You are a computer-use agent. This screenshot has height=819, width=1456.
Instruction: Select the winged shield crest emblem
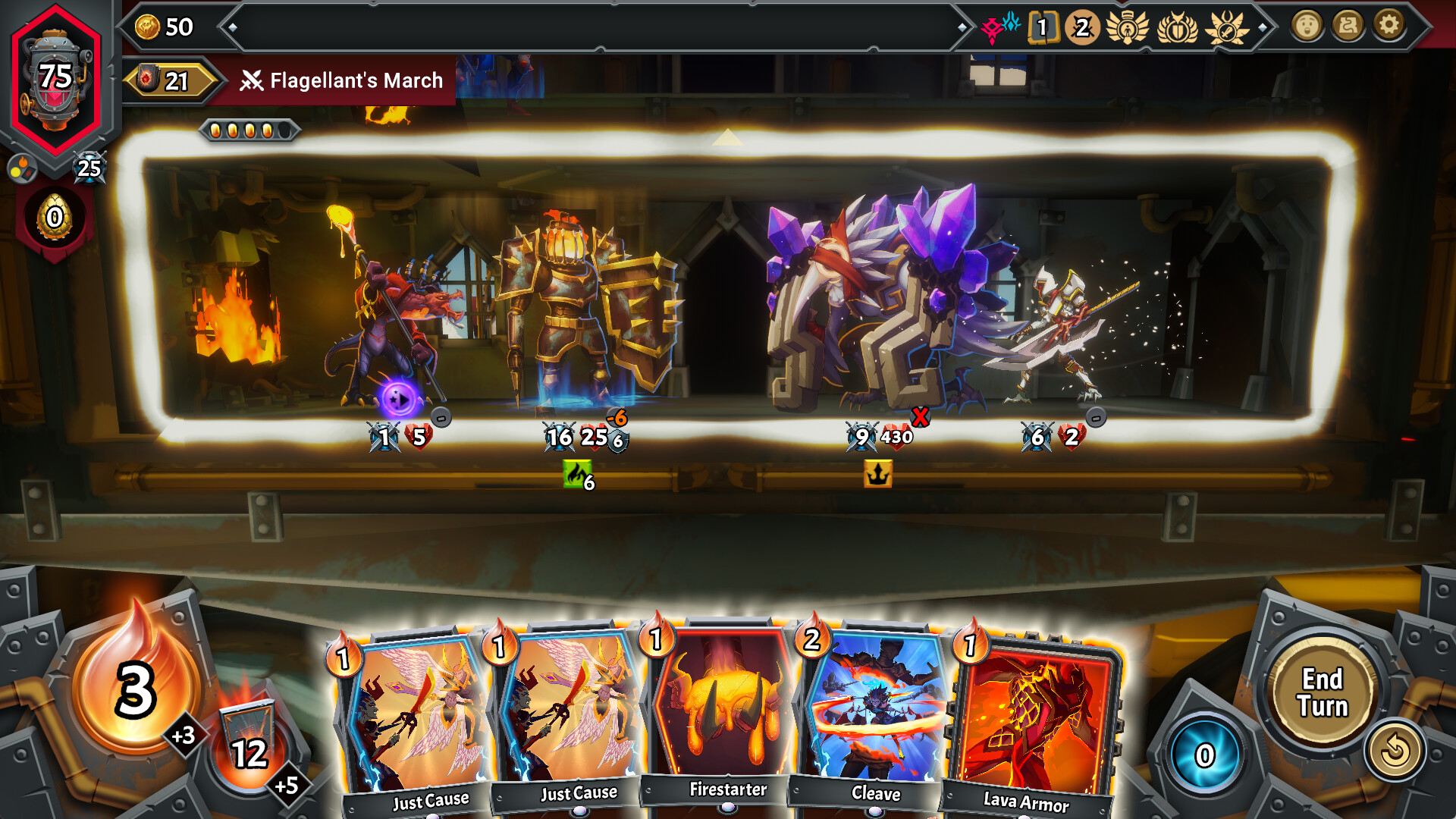coord(1178,28)
